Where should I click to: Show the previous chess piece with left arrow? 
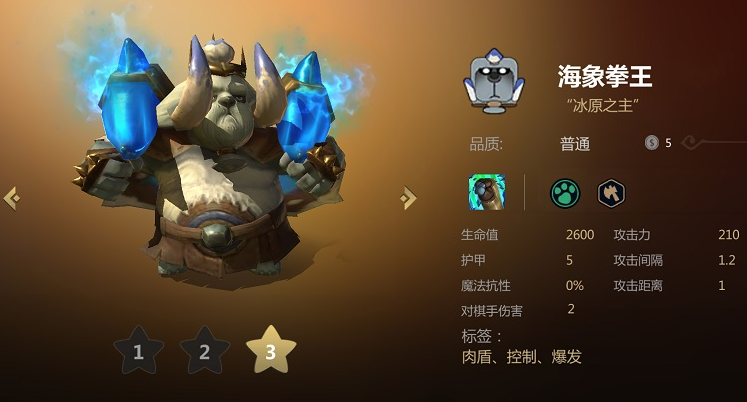pyautogui.click(x=12, y=198)
